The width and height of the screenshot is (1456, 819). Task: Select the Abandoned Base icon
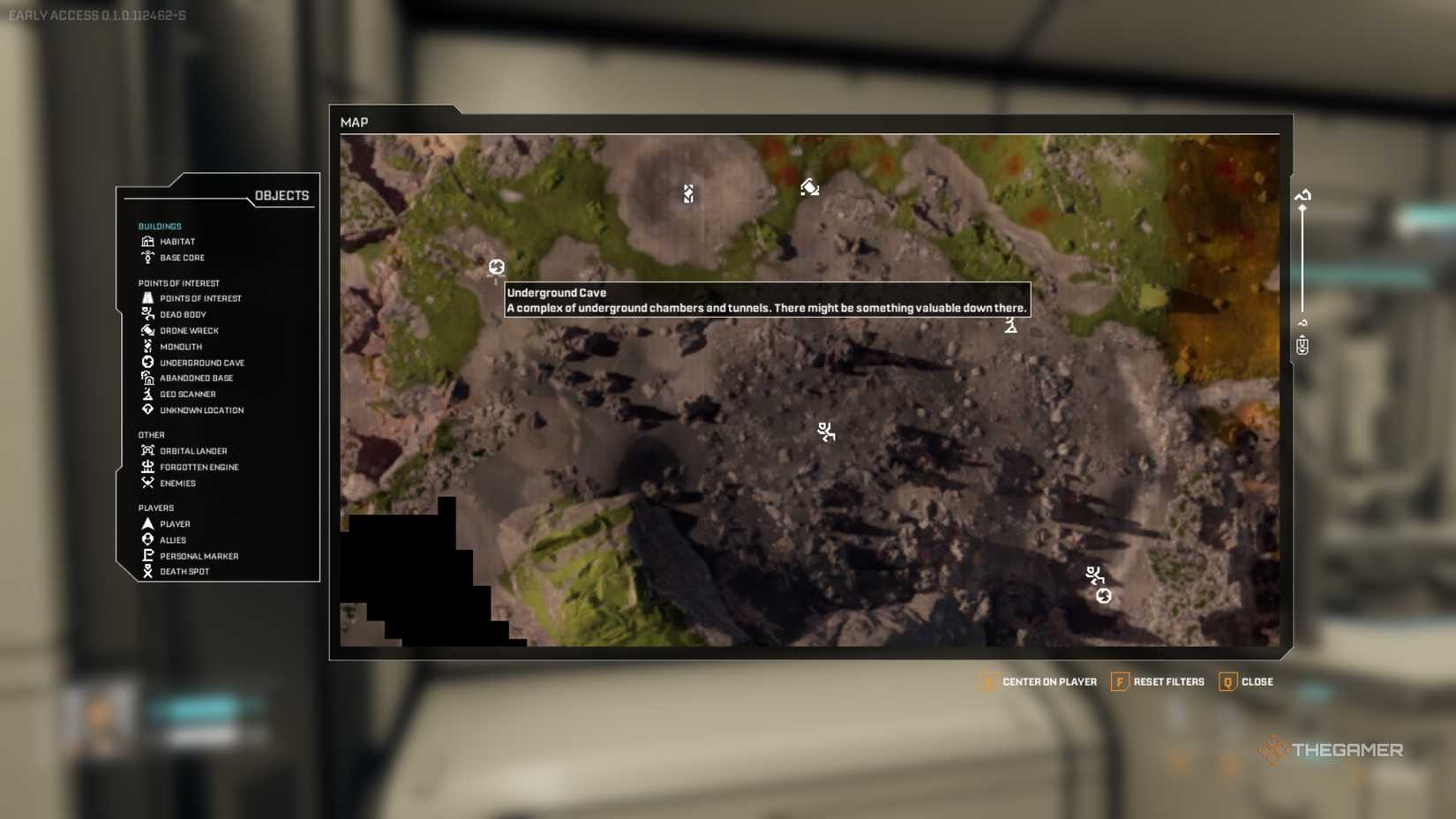tap(149, 378)
